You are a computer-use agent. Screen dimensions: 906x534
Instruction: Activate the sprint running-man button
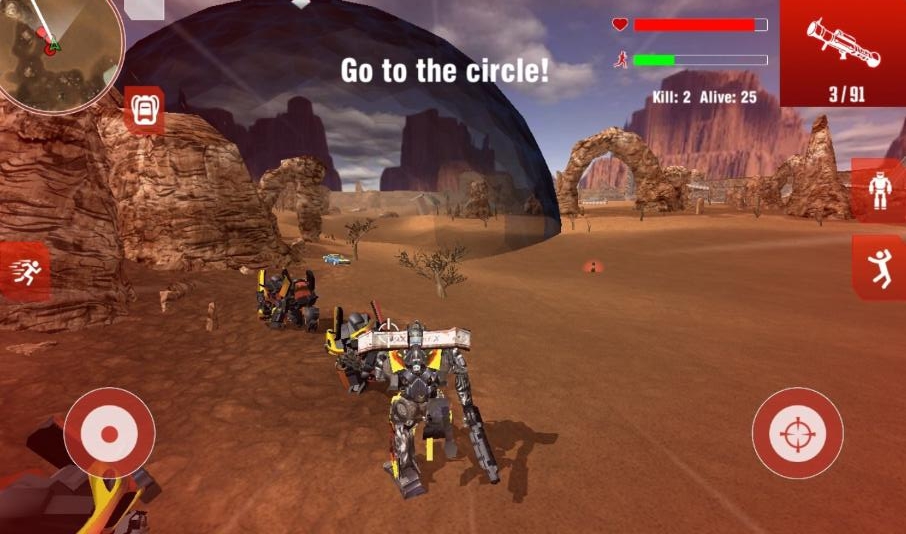tap(24, 270)
